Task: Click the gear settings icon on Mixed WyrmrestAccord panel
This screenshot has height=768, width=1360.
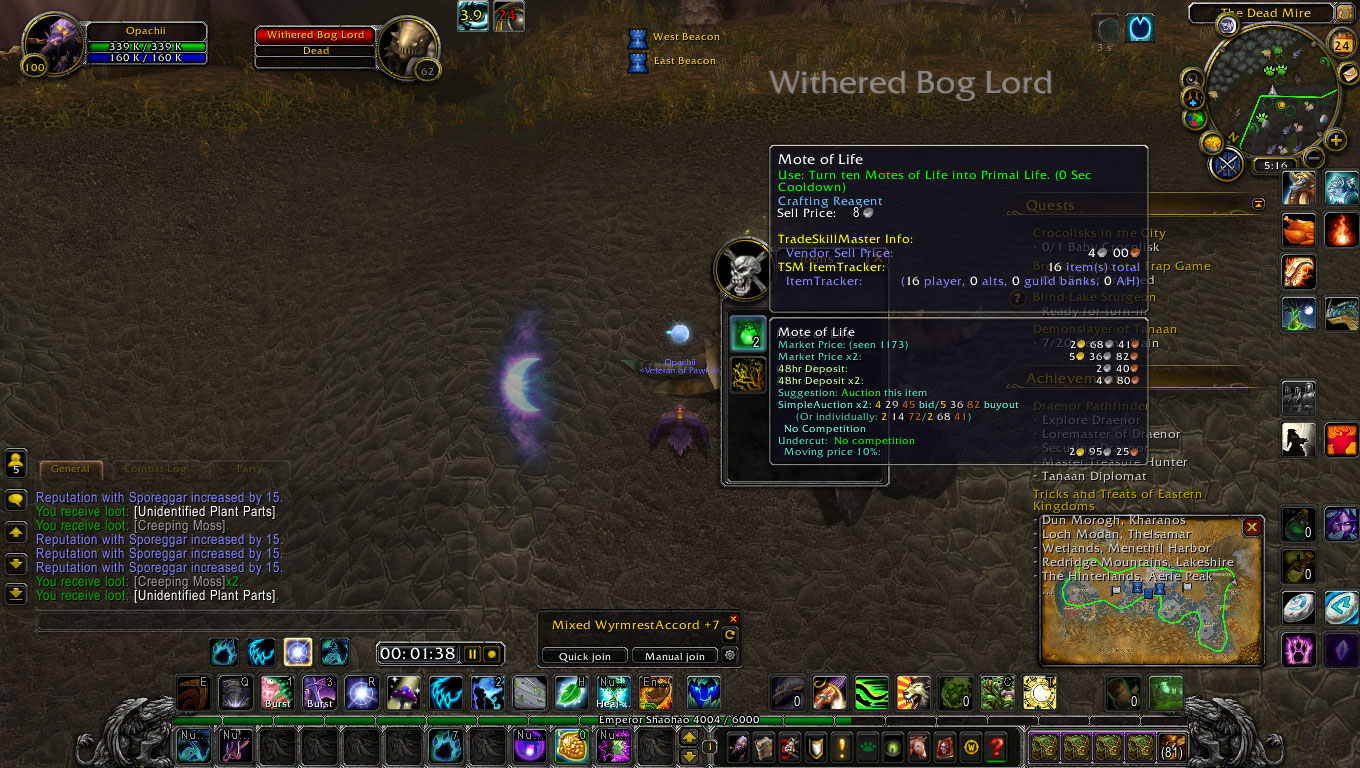Action: (733, 656)
